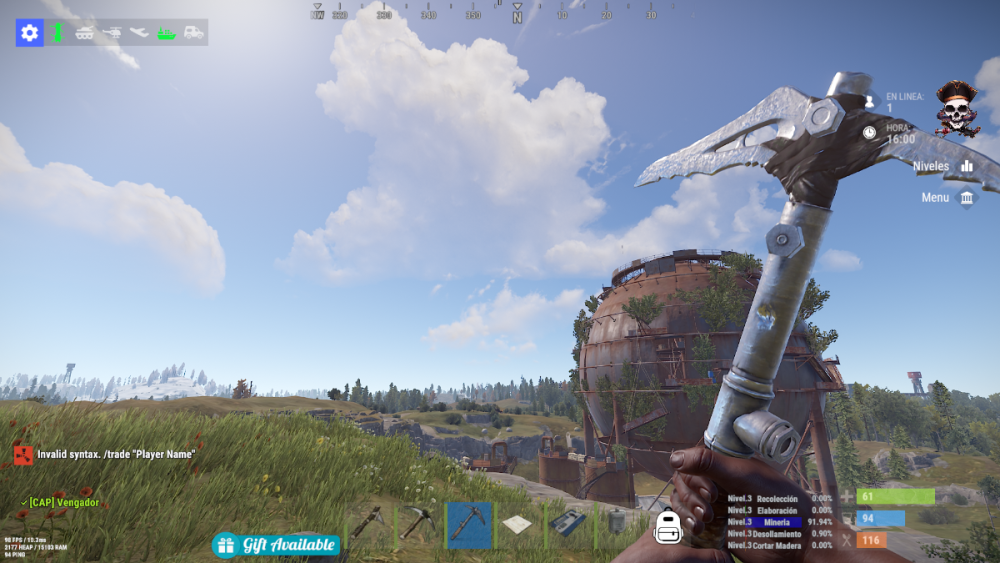Click the green cargo ship icon
Image resolution: width=1000 pixels, height=563 pixels.
tap(166, 33)
